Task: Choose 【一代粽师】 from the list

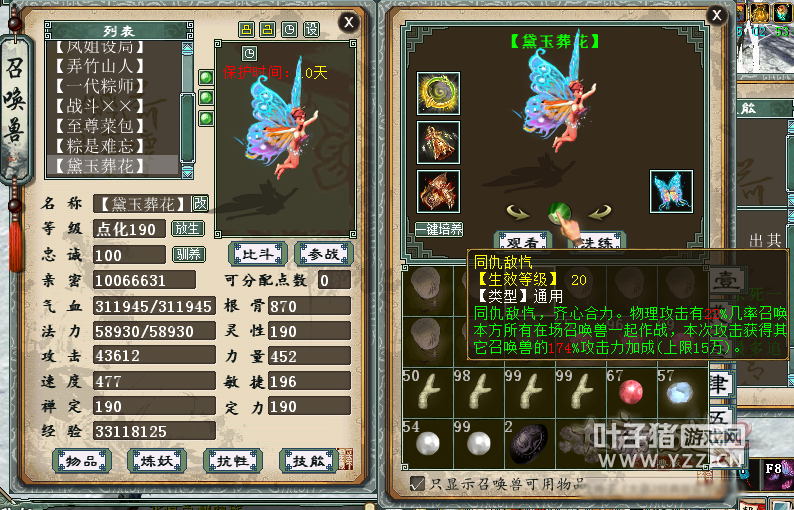Action: pos(109,86)
